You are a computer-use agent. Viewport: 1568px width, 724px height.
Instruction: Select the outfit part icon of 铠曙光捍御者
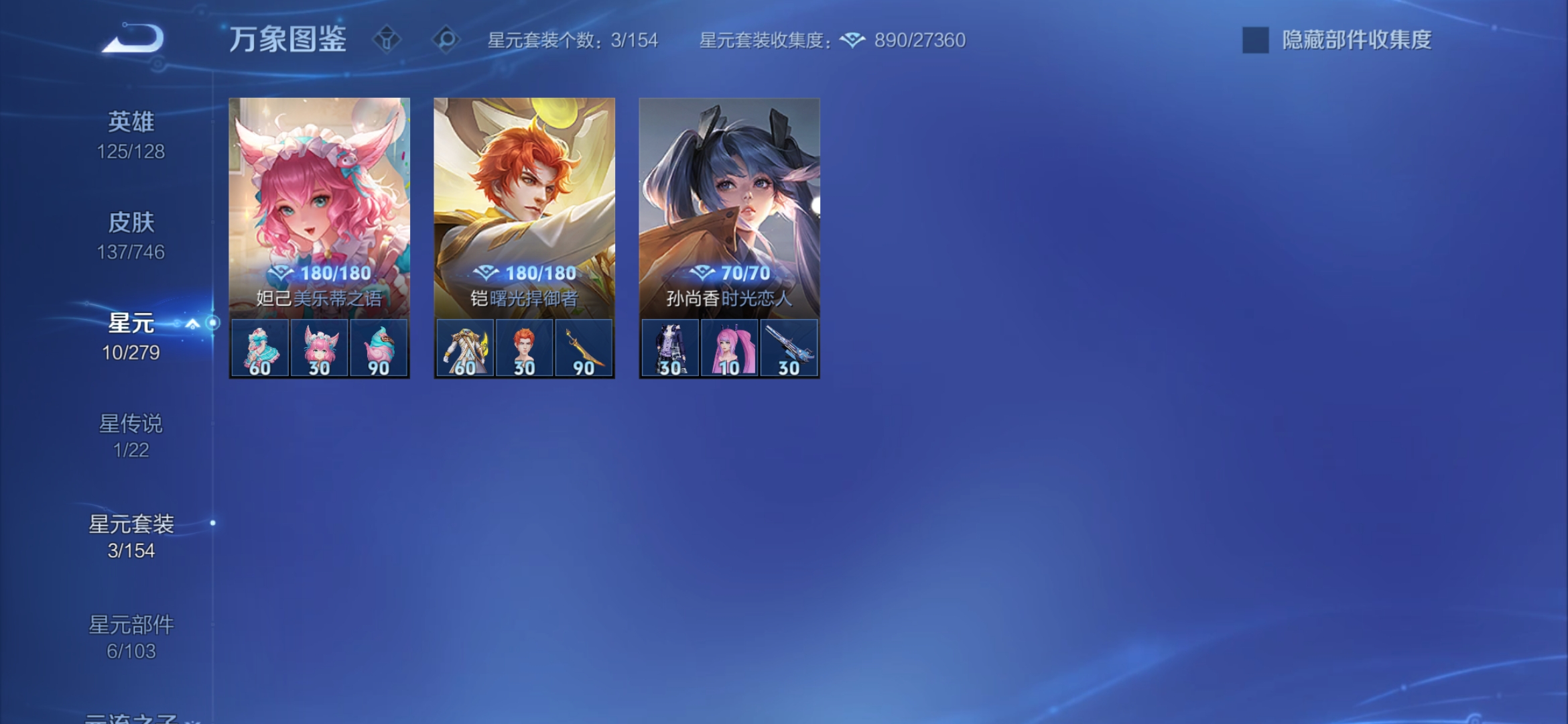click(x=465, y=348)
